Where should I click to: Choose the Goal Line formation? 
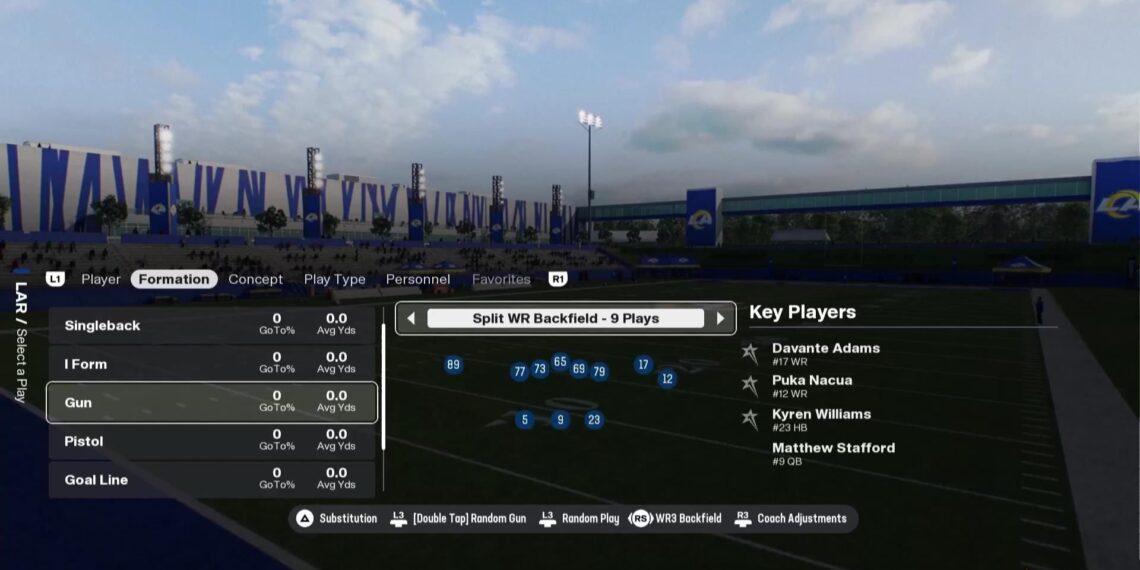click(x=212, y=480)
